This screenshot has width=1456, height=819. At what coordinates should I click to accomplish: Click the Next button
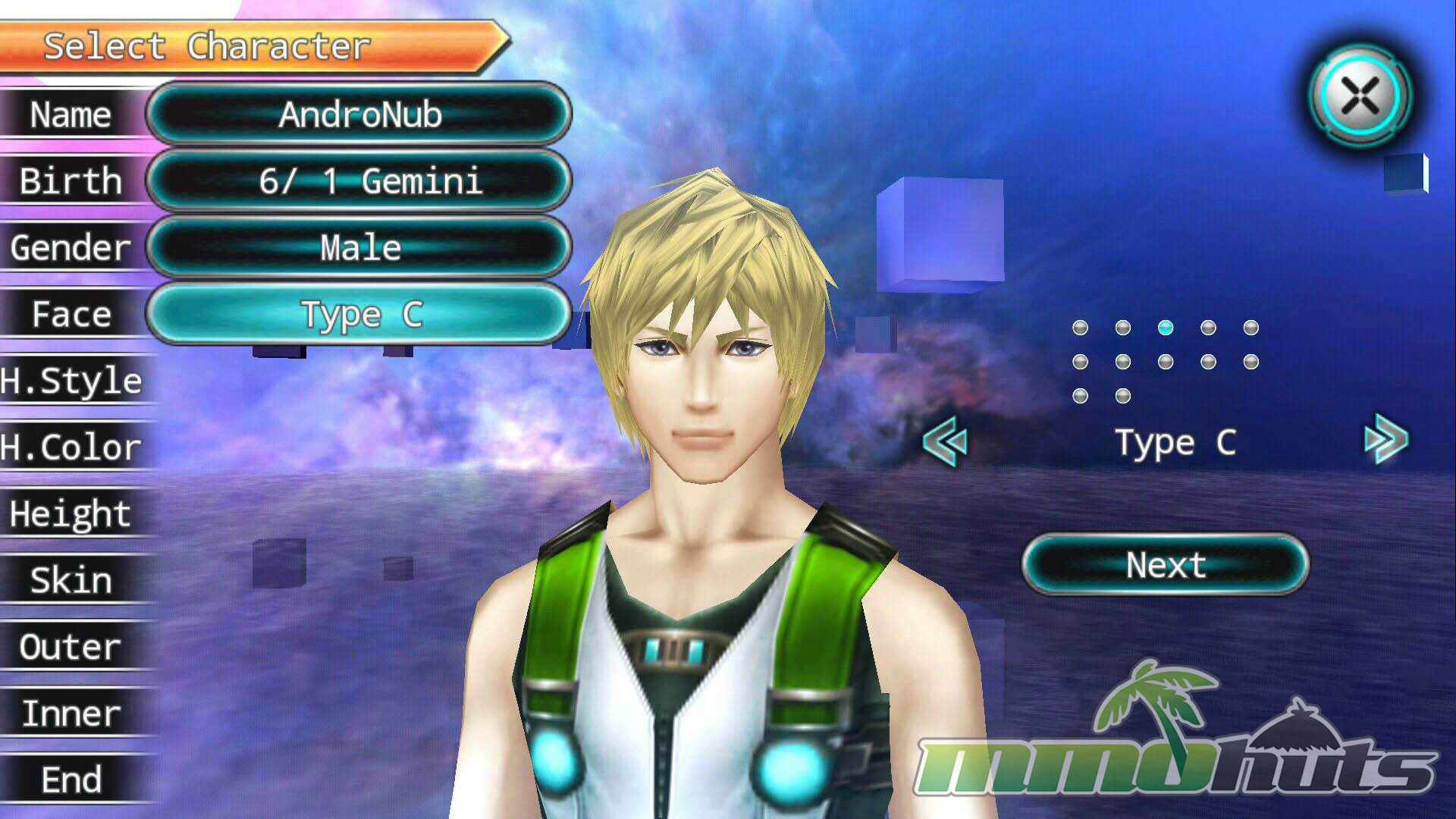click(1166, 565)
